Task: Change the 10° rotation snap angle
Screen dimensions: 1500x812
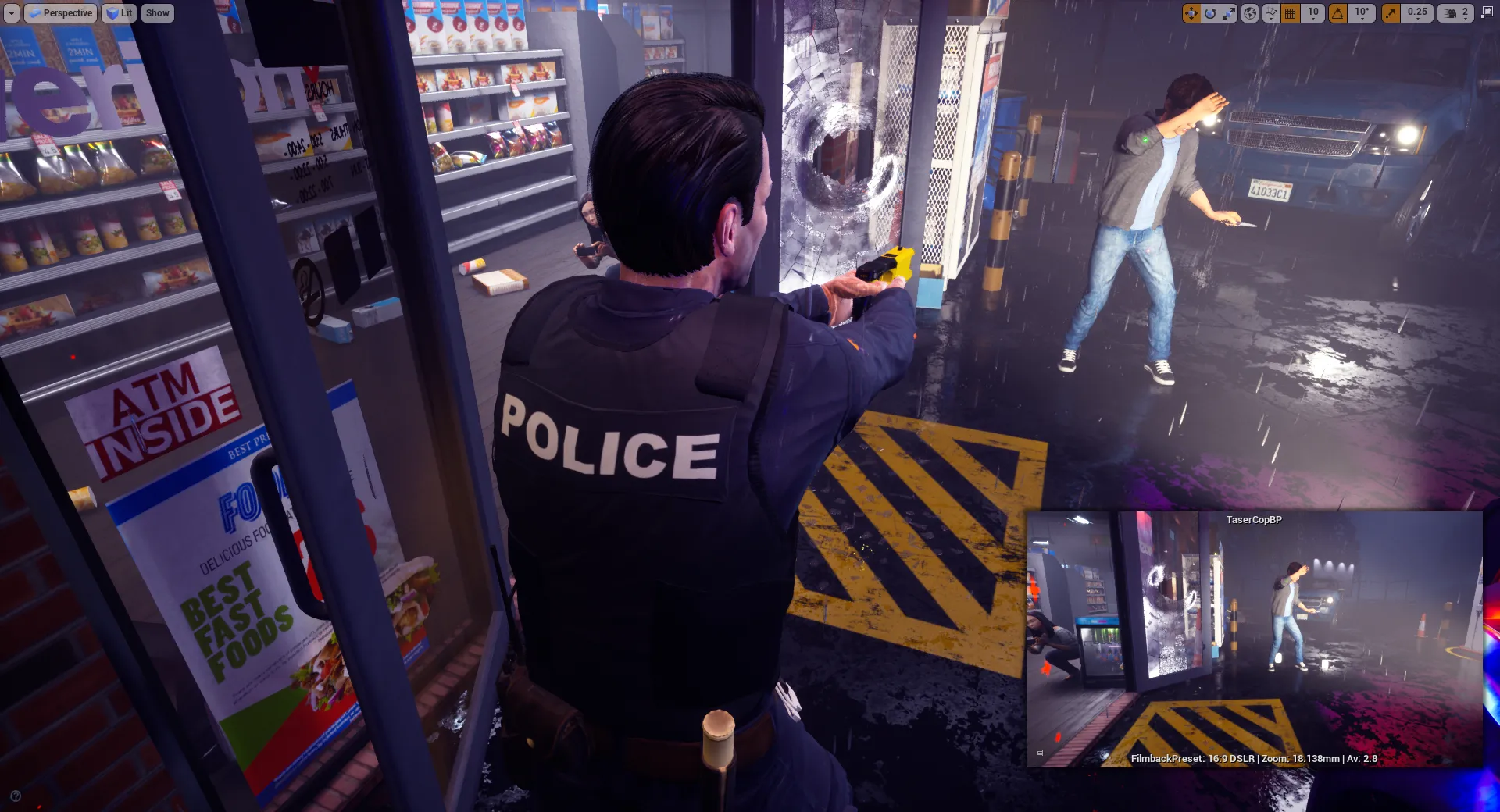Action: [x=1362, y=13]
